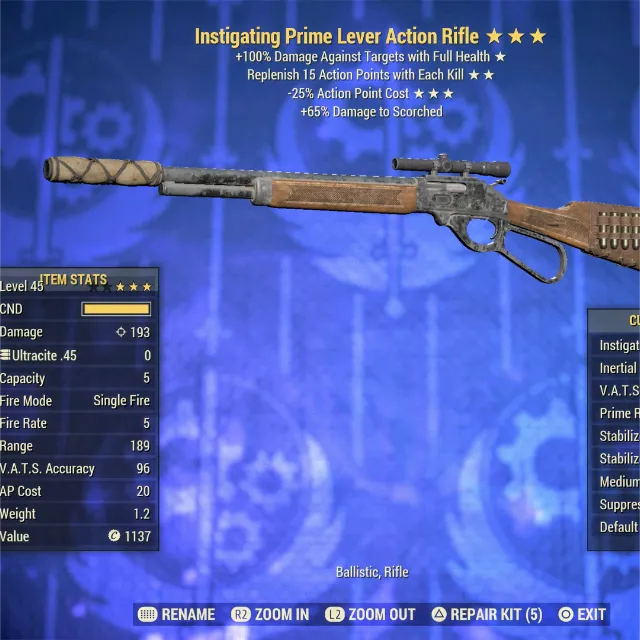Use the REPAIR KIT (5) option
This screenshot has height=640, width=640.
tap(487, 614)
